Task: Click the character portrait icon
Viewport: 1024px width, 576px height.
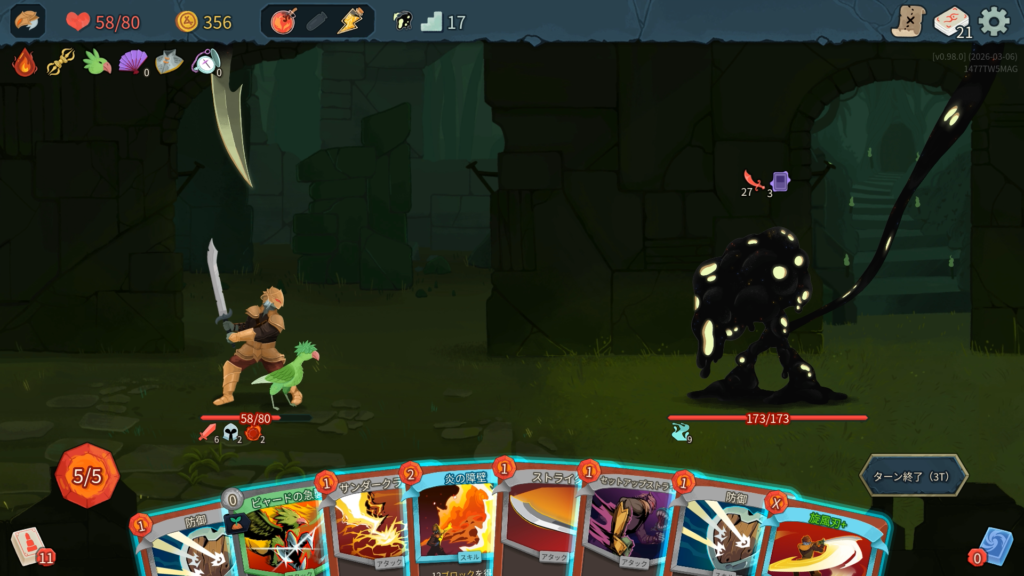Action: click(x=27, y=21)
